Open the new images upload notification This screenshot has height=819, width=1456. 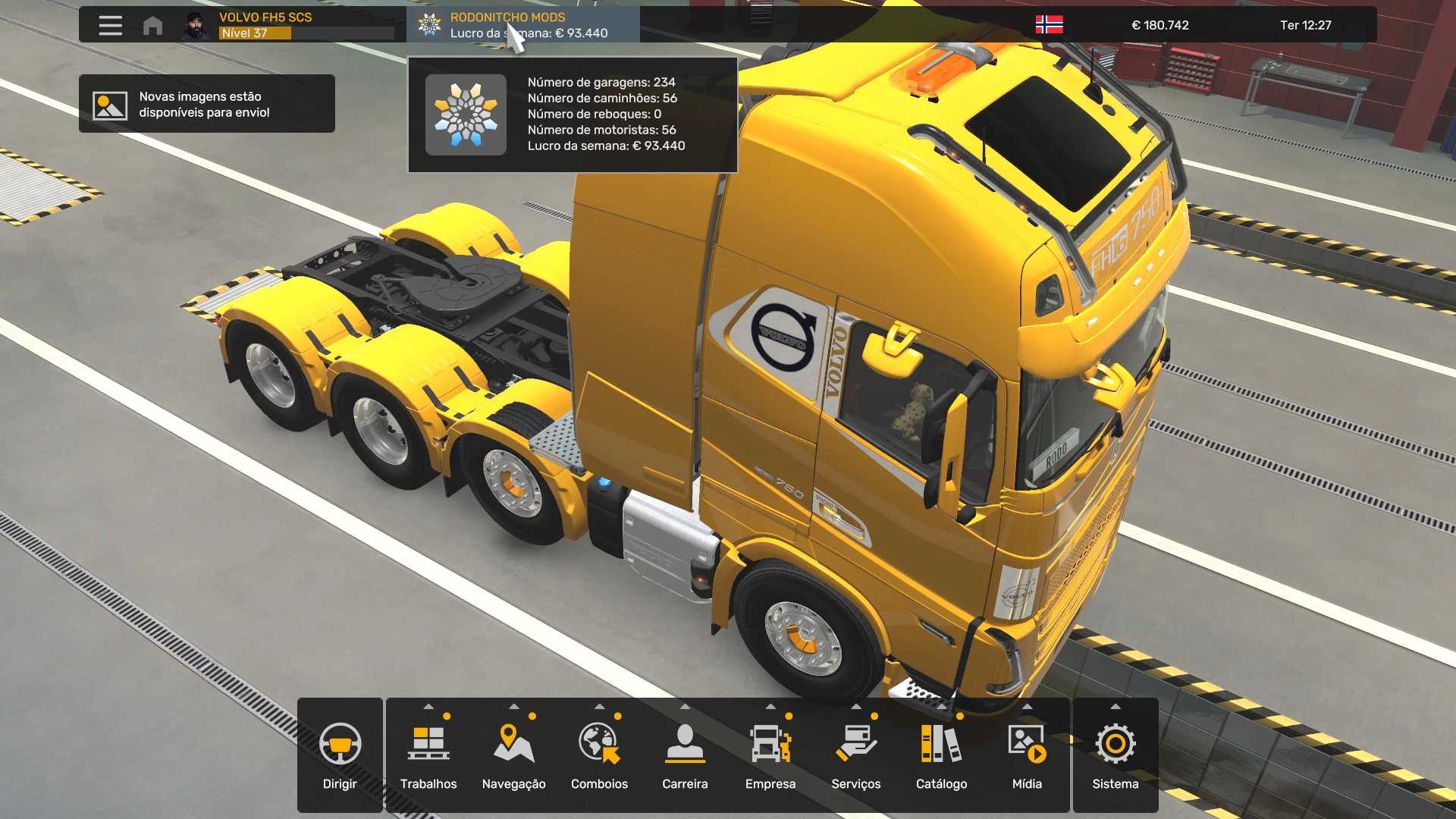(206, 104)
